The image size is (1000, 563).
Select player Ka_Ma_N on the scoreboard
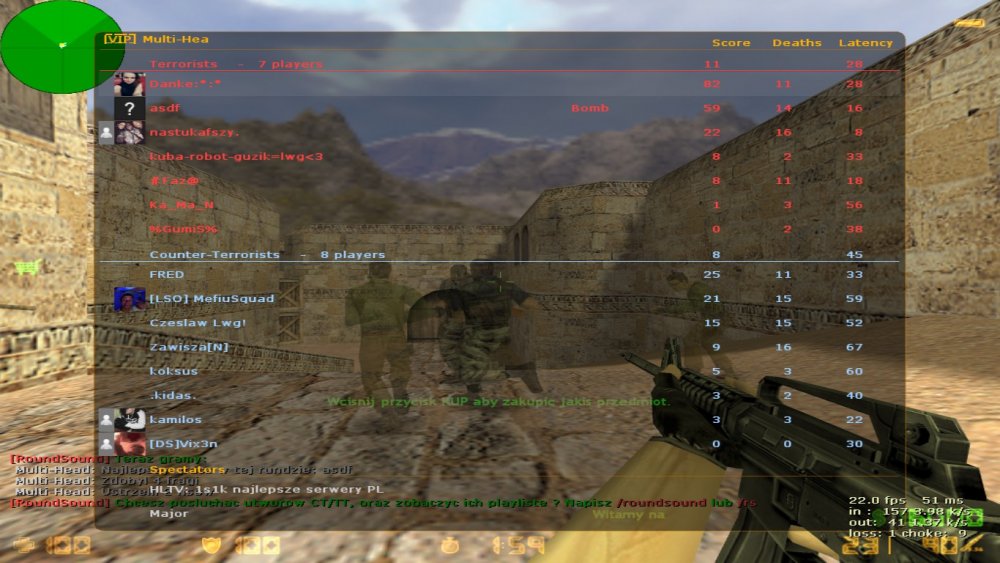click(x=182, y=205)
